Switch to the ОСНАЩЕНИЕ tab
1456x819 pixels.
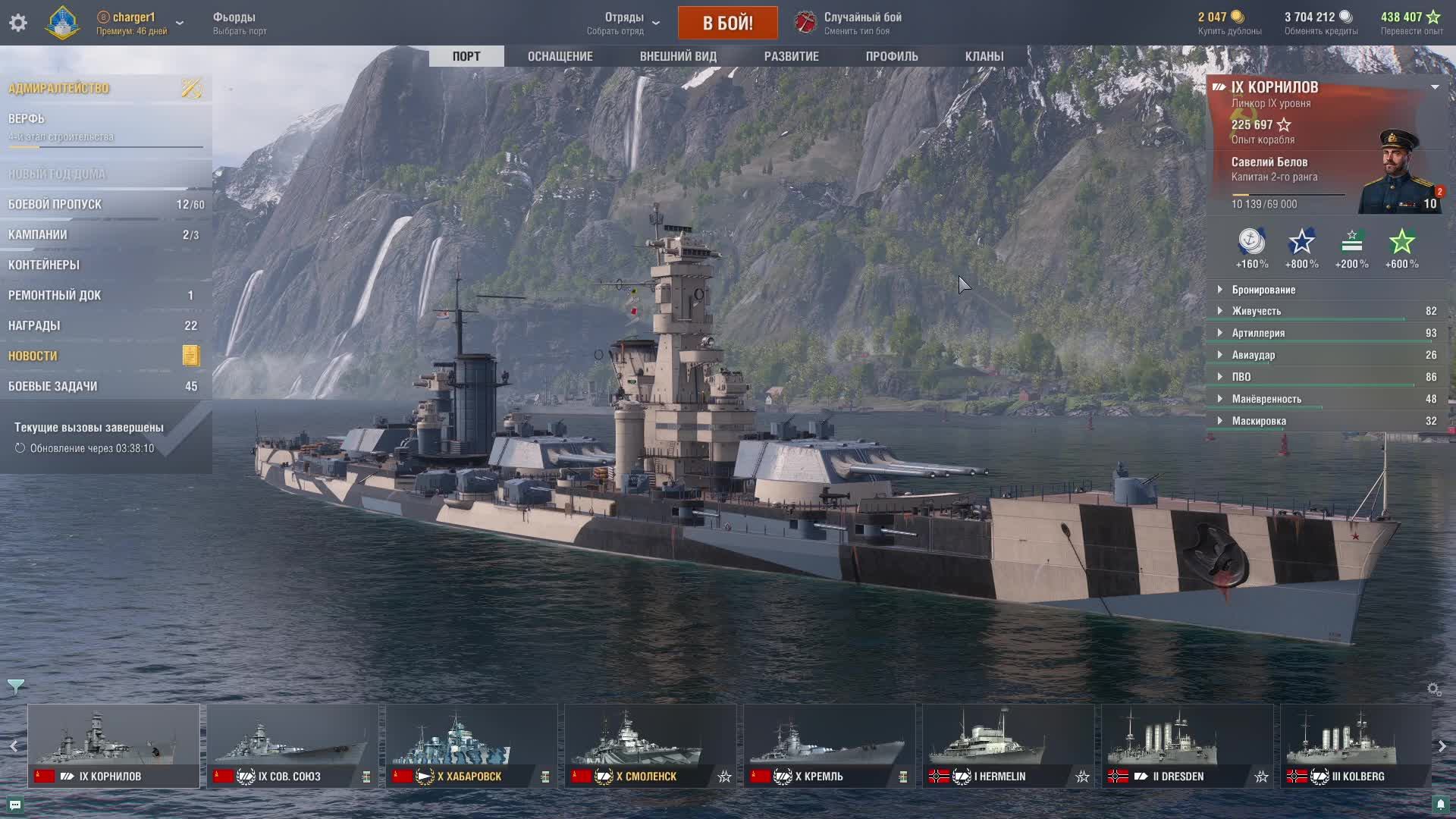pos(560,56)
